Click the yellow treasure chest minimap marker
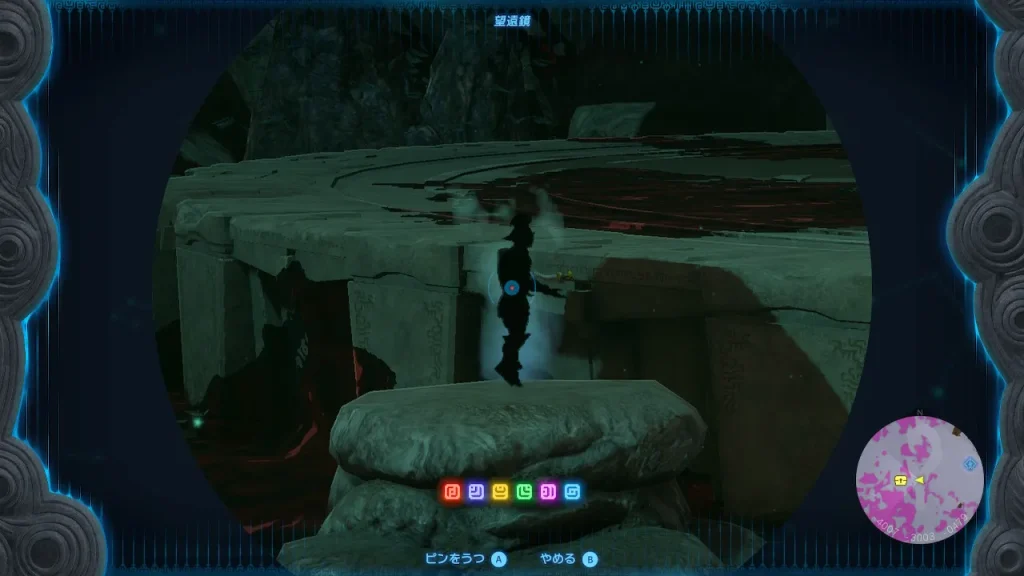 coord(901,481)
